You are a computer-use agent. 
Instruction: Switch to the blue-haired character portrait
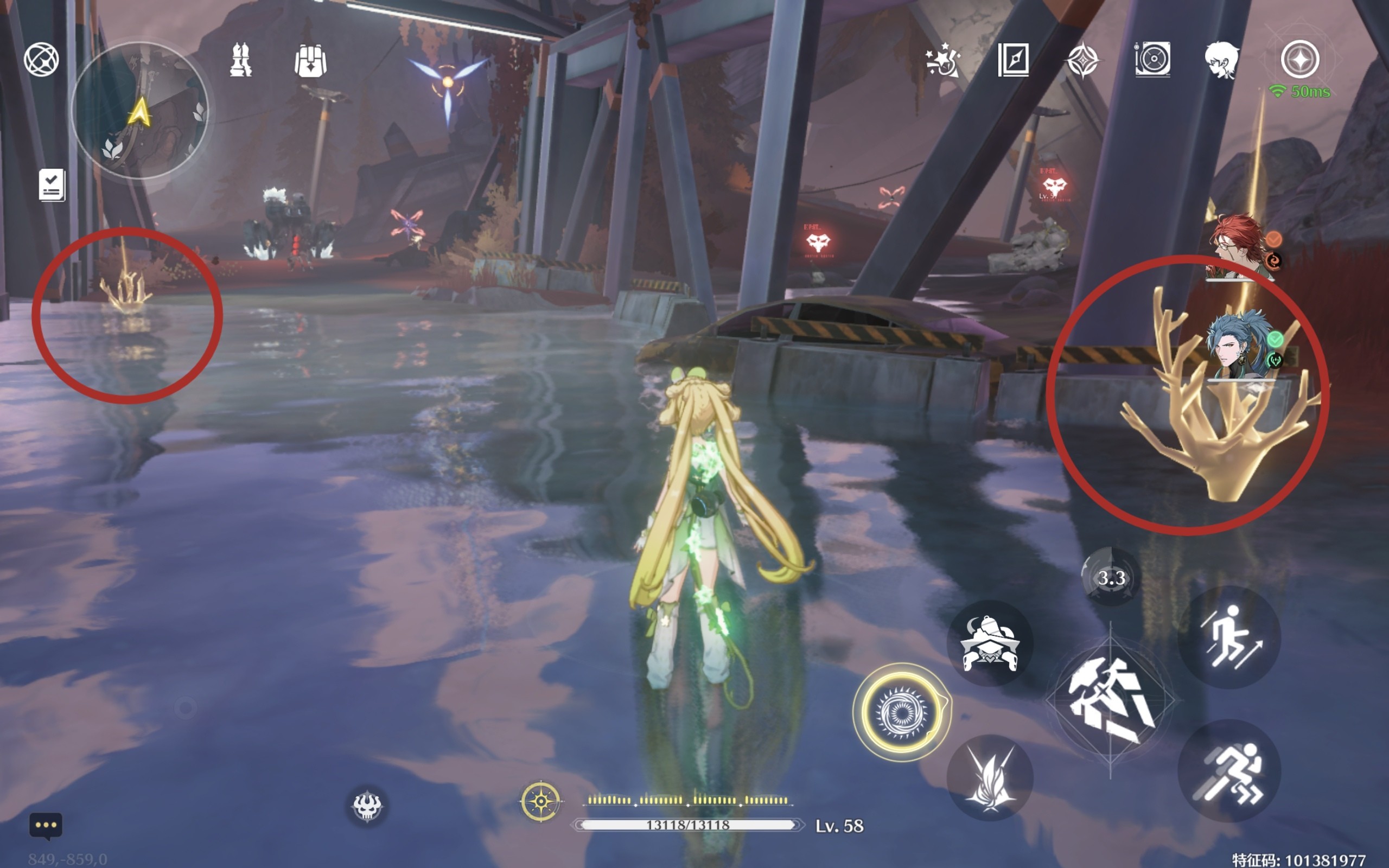[x=1239, y=344]
